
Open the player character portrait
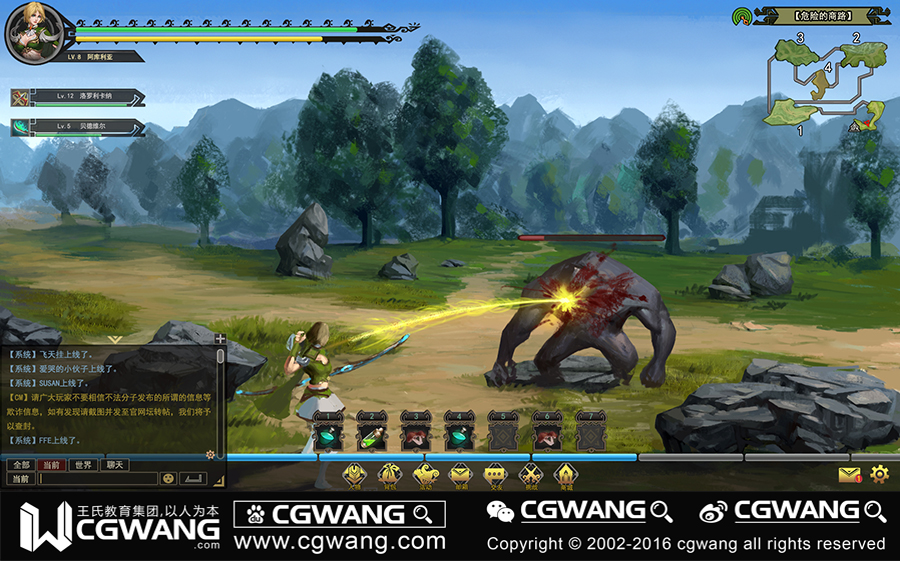(x=31, y=33)
